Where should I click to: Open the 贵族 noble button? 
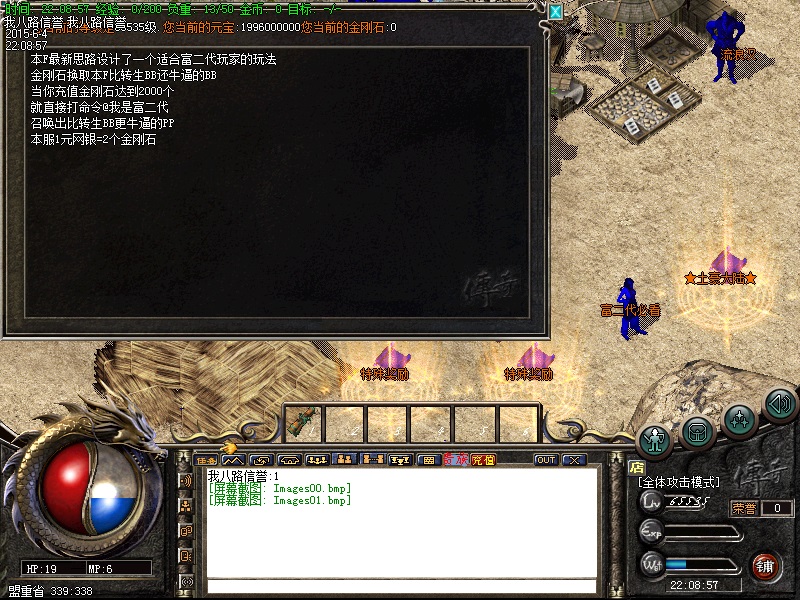tap(456, 460)
